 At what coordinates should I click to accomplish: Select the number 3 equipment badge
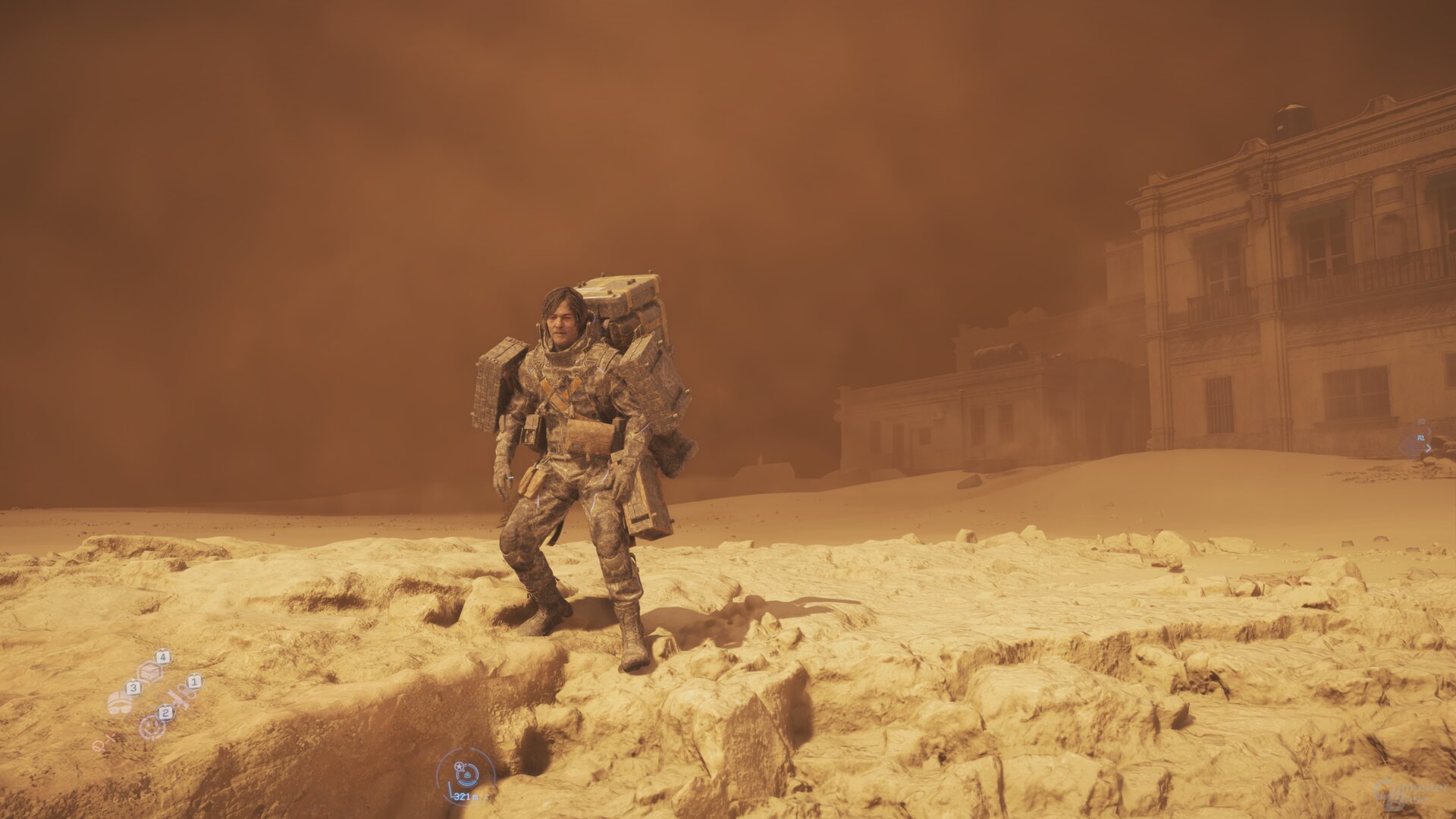(x=133, y=688)
